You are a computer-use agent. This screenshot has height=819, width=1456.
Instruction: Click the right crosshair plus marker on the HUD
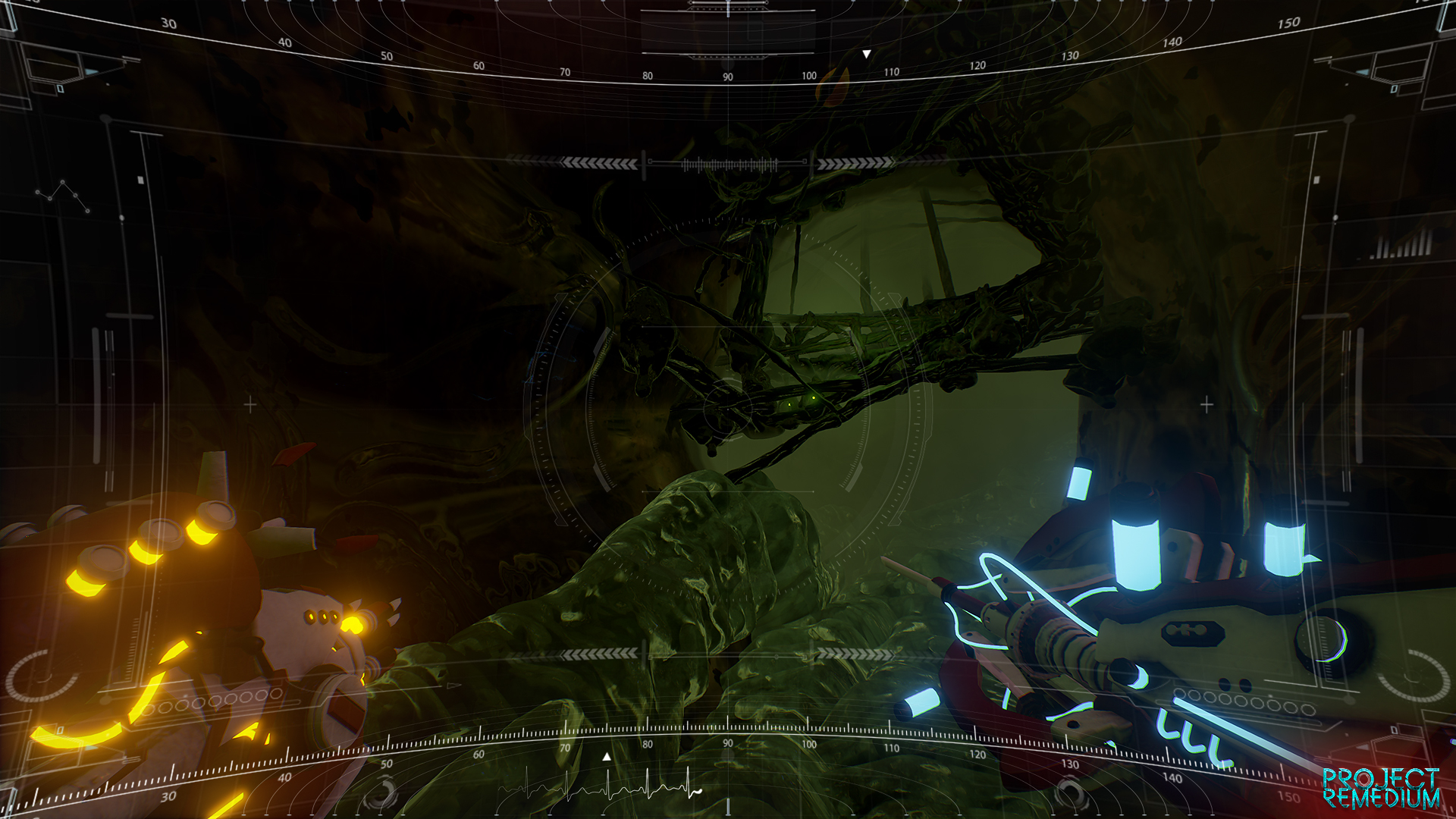coord(1206,404)
